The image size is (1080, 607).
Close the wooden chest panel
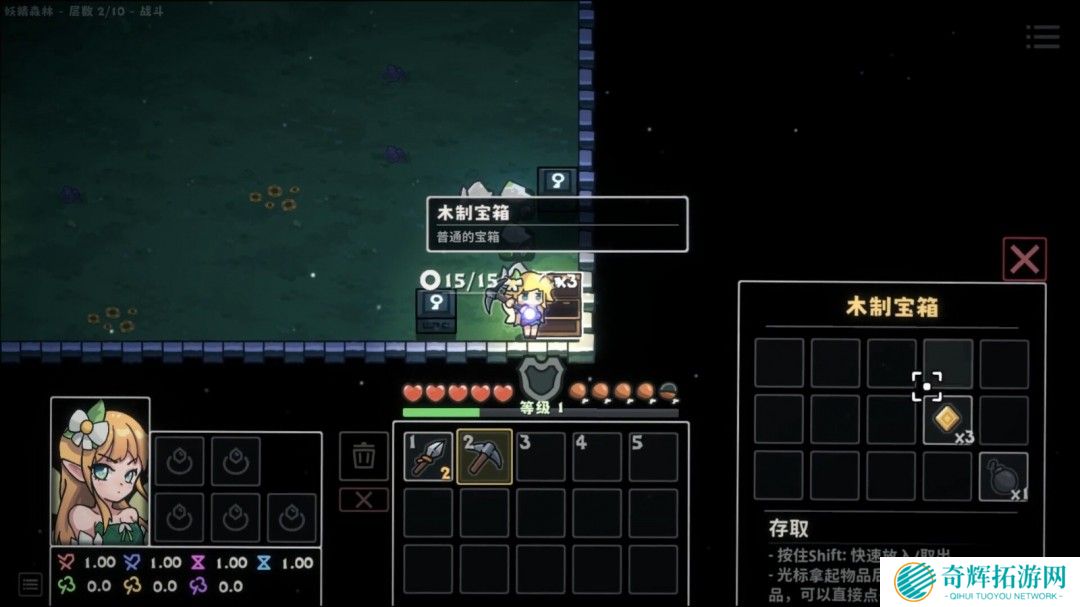tap(1024, 259)
